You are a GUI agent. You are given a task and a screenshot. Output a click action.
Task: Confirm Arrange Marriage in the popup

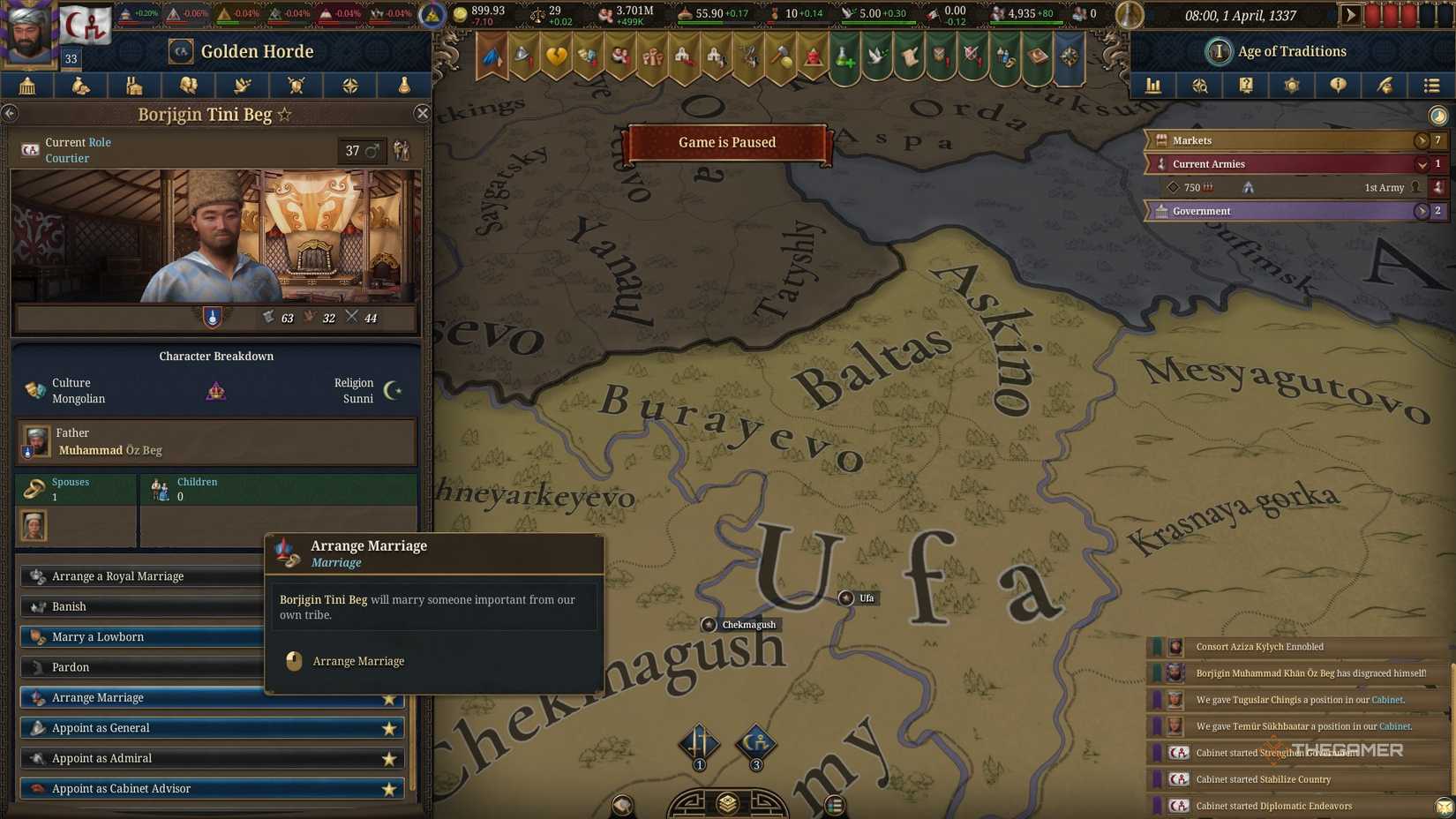coord(357,661)
